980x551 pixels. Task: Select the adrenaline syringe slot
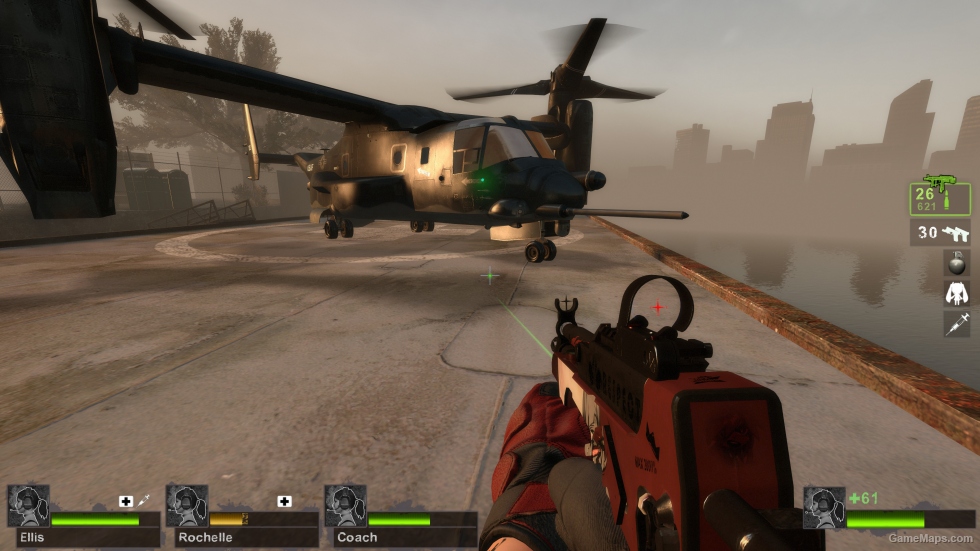tap(956, 323)
